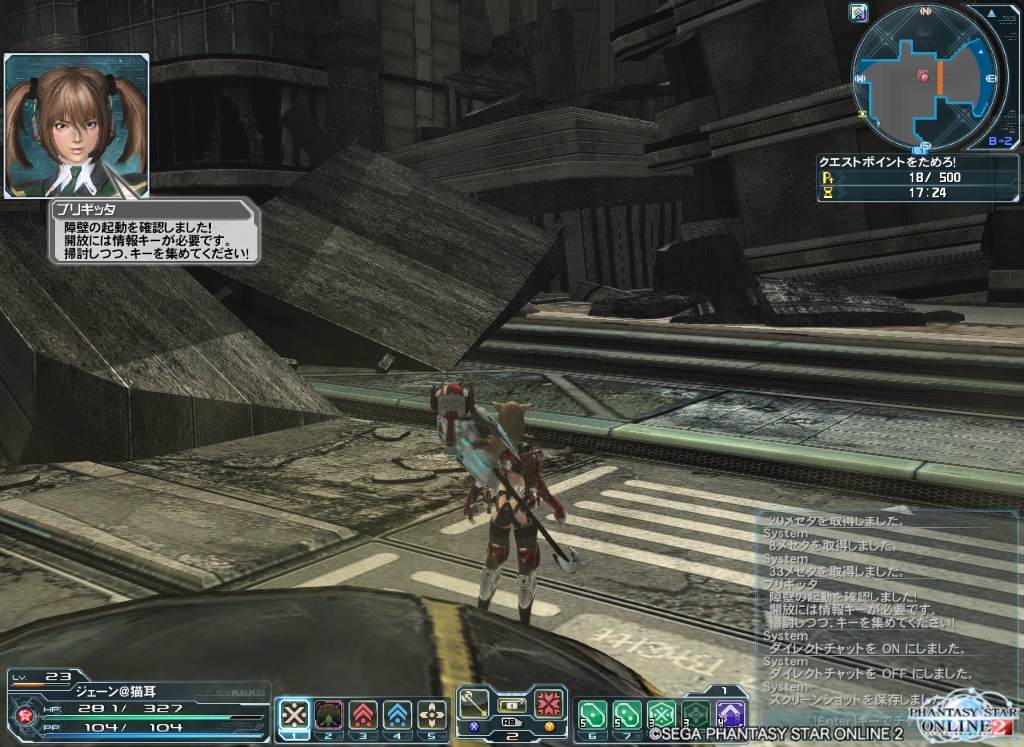Click the Brigitta dialogue message box
This screenshot has height=747, width=1024.
click(x=155, y=233)
